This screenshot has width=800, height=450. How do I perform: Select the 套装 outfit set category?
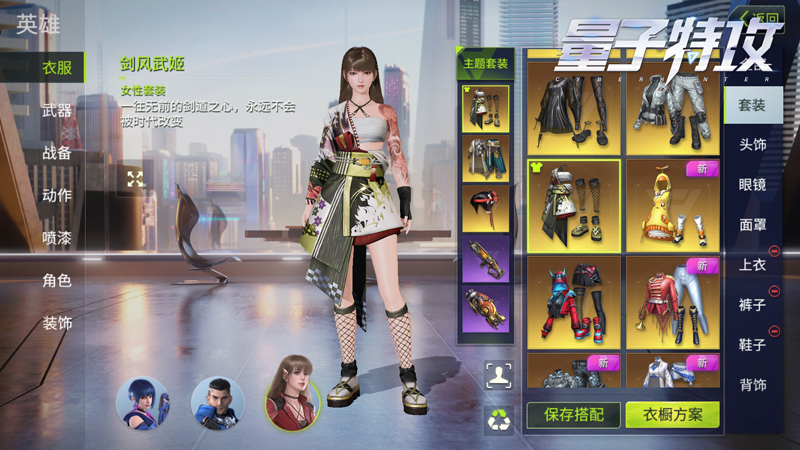[752, 105]
